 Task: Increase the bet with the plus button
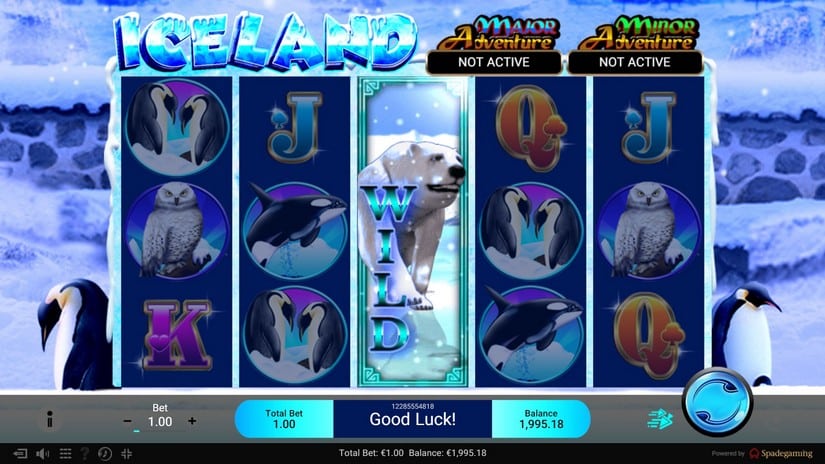click(x=192, y=421)
